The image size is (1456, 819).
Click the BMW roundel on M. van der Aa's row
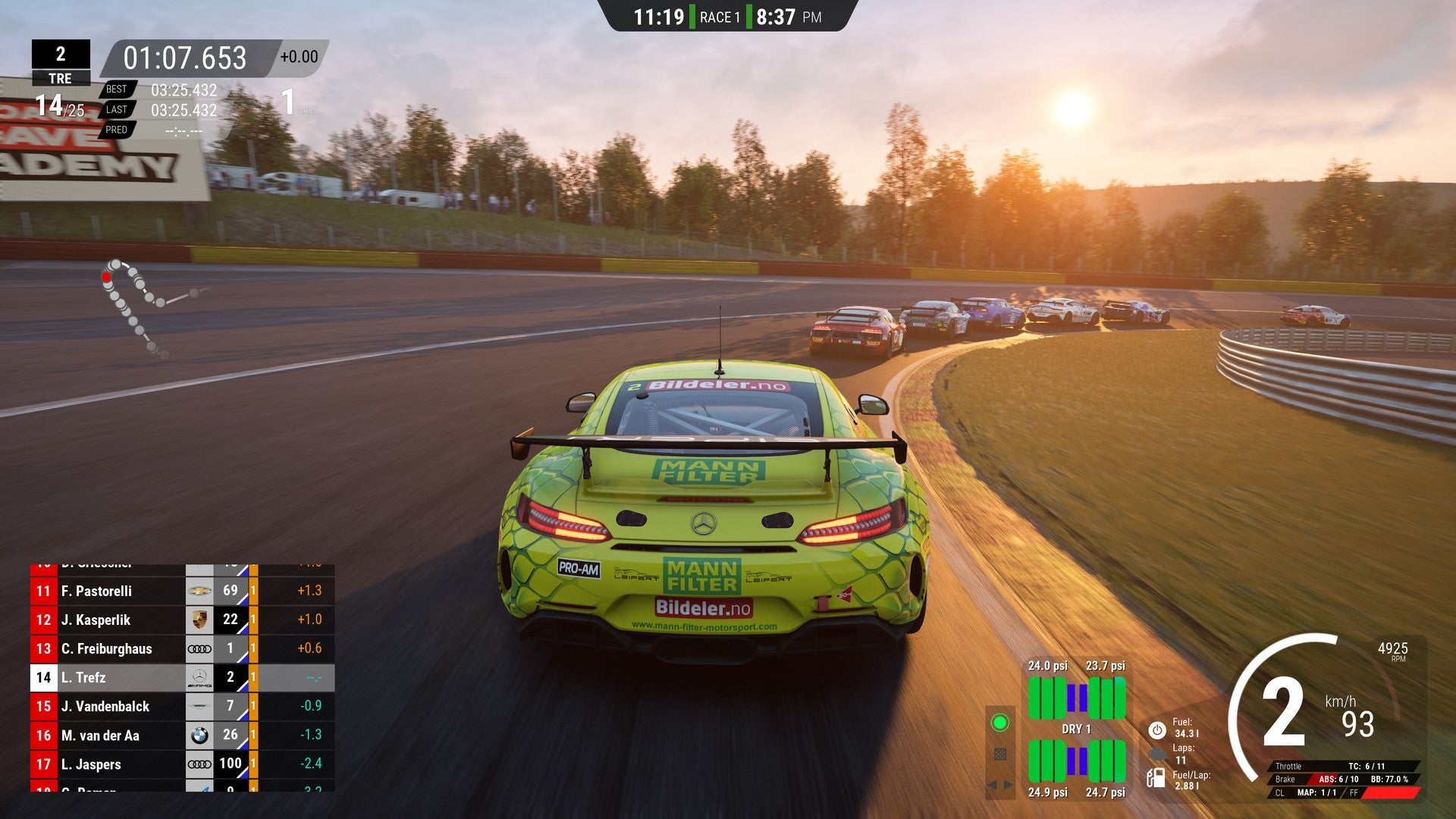(200, 735)
